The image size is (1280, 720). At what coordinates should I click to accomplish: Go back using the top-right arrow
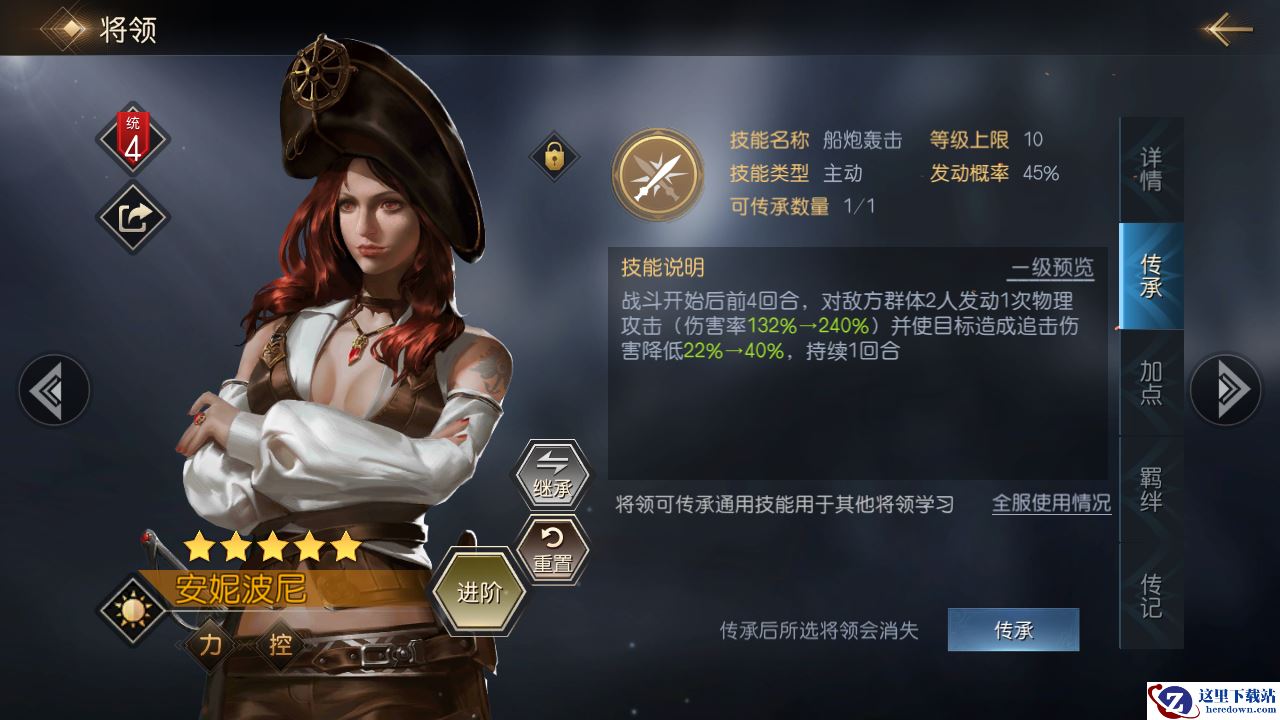point(1227,29)
